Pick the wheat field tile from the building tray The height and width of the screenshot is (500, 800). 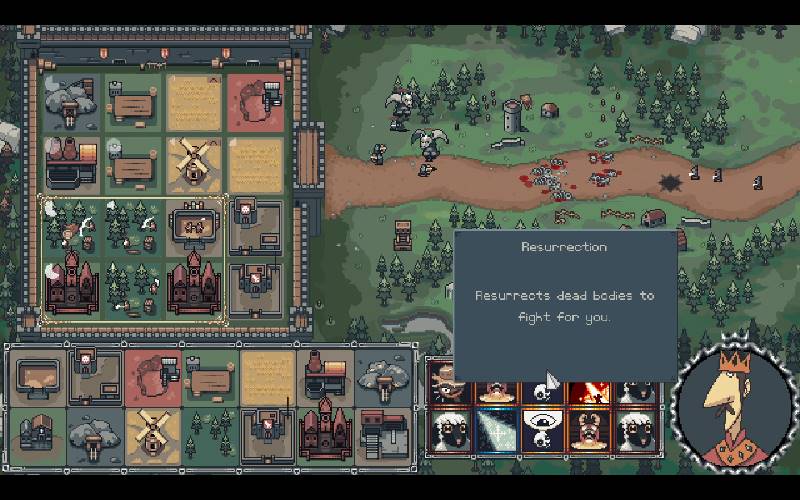pos(267,376)
